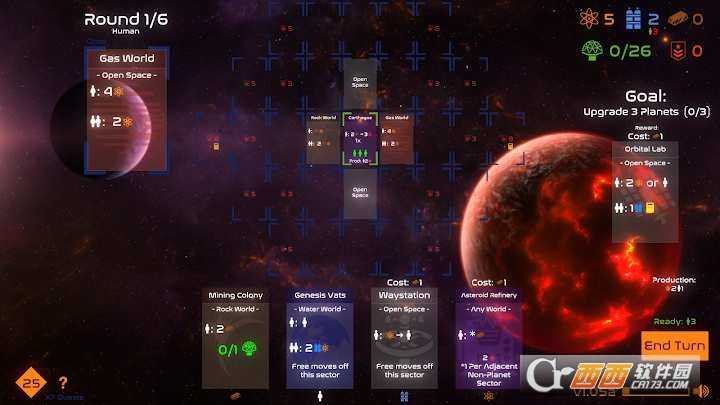Click the orange deck counter showing 25
720x405 pixels.
pos(30,382)
